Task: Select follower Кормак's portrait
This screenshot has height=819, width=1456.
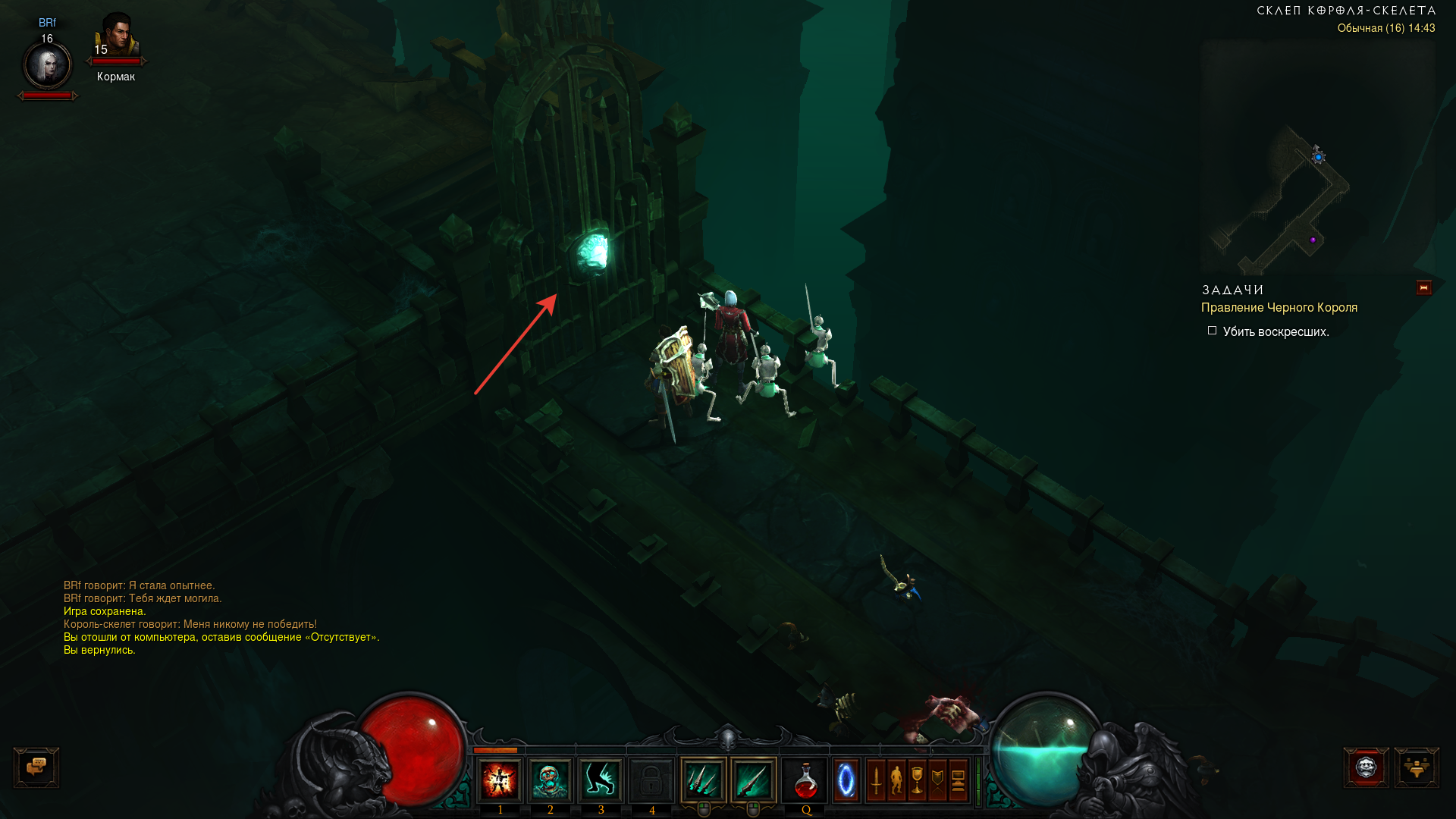Action: 116,36
